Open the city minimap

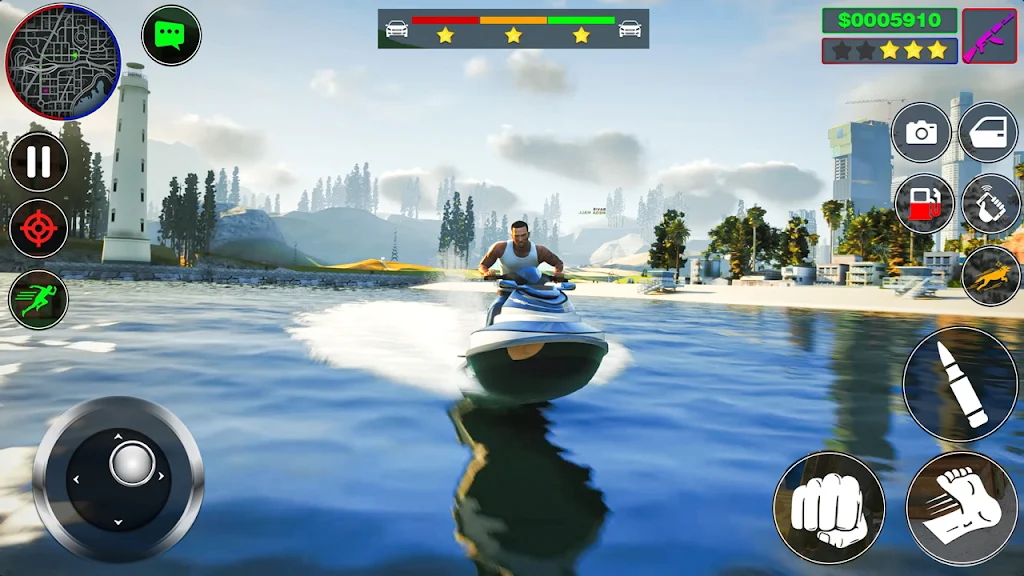[x=62, y=61]
